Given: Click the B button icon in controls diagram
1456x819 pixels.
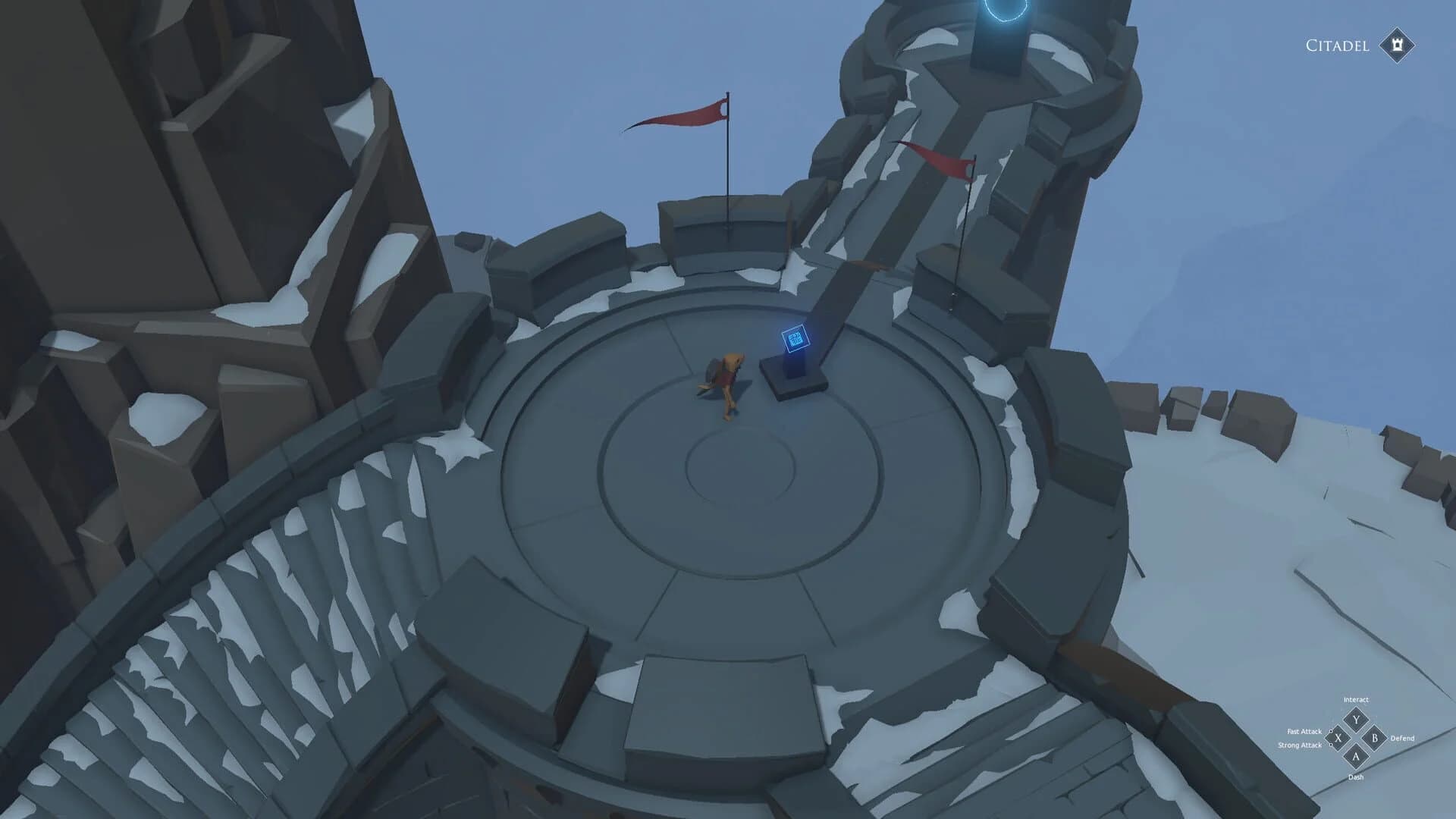Looking at the screenshot, I should click(1375, 738).
